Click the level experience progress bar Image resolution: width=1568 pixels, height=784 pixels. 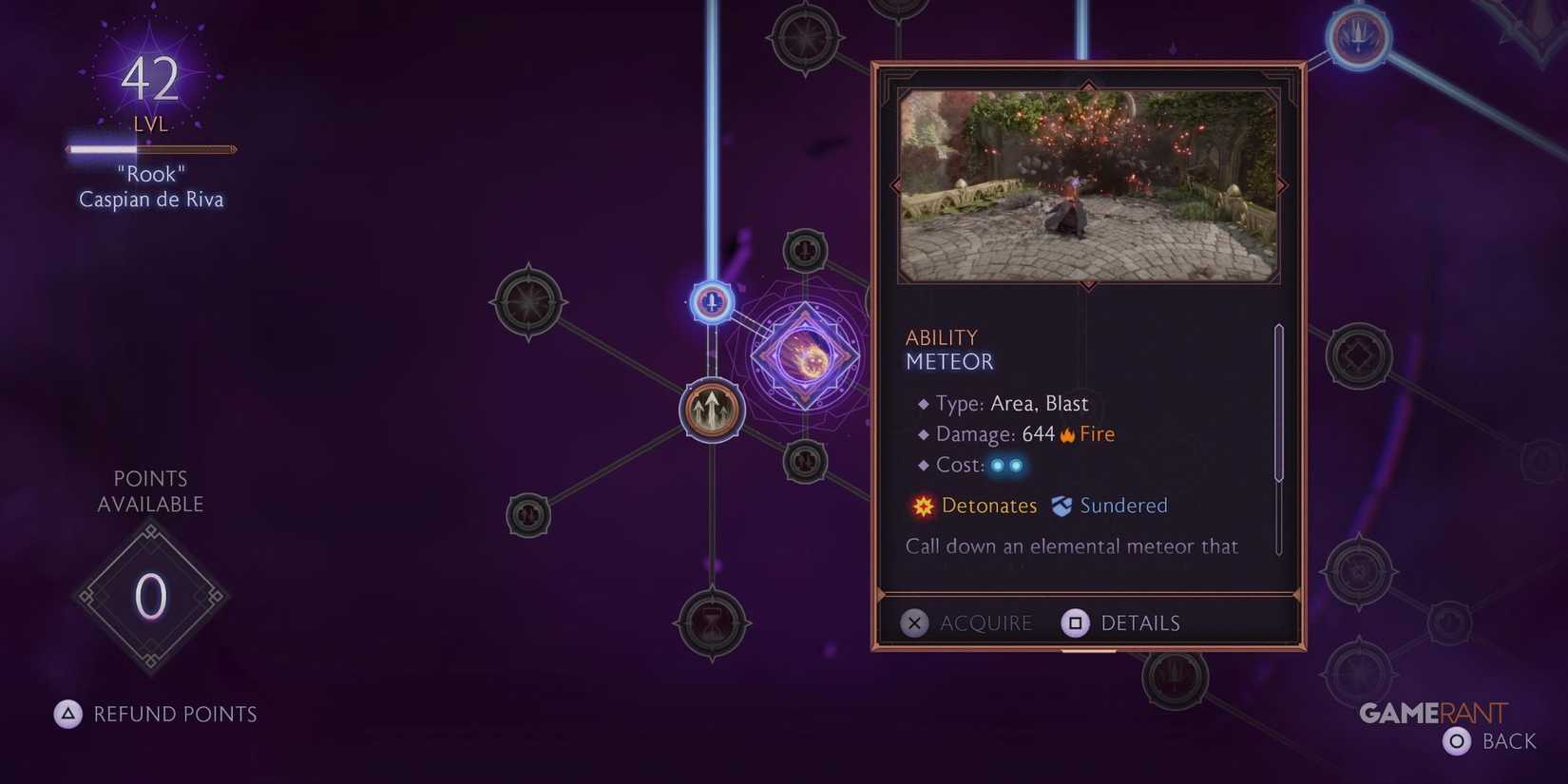point(151,149)
